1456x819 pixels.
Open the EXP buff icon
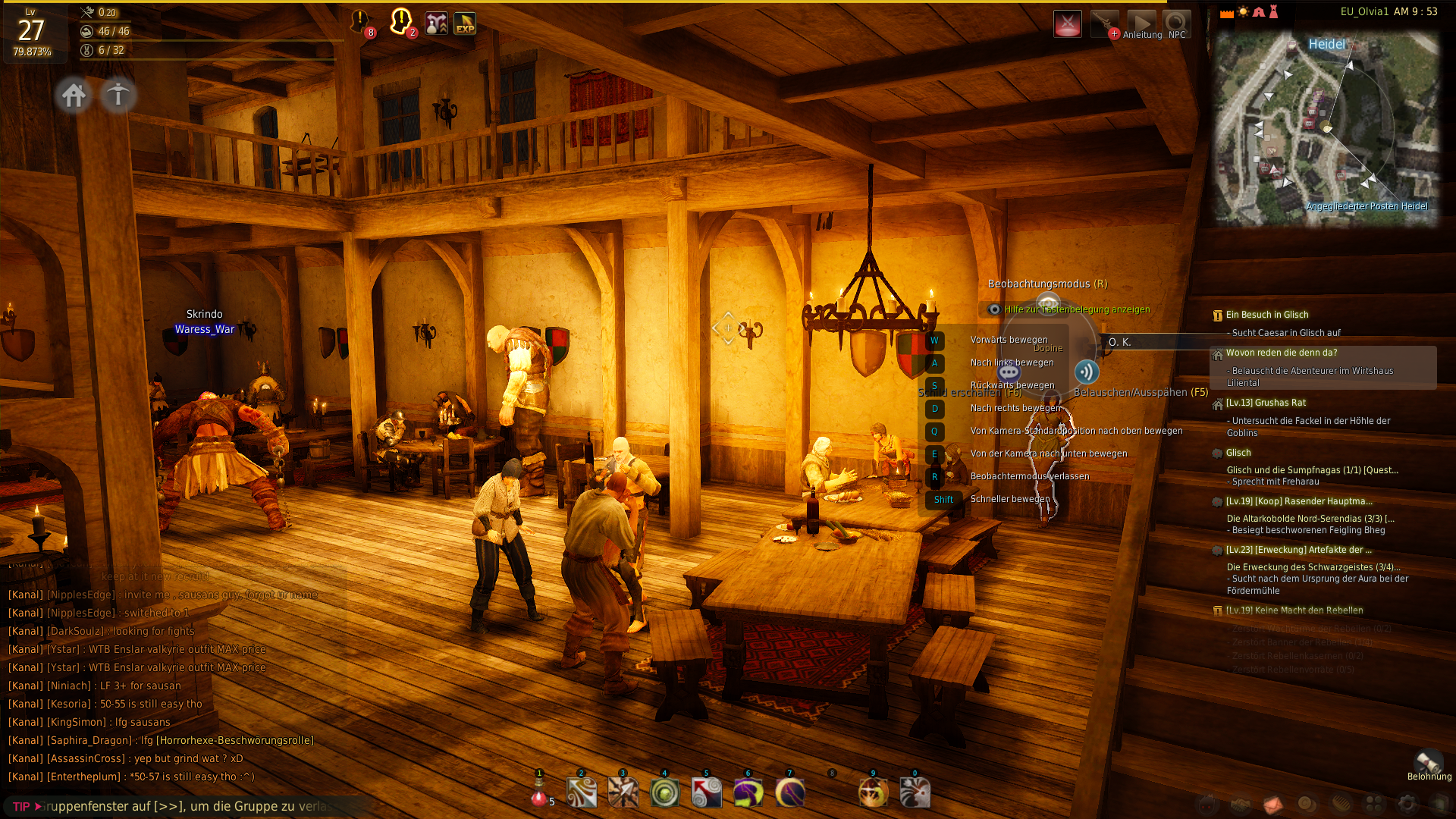[x=465, y=24]
